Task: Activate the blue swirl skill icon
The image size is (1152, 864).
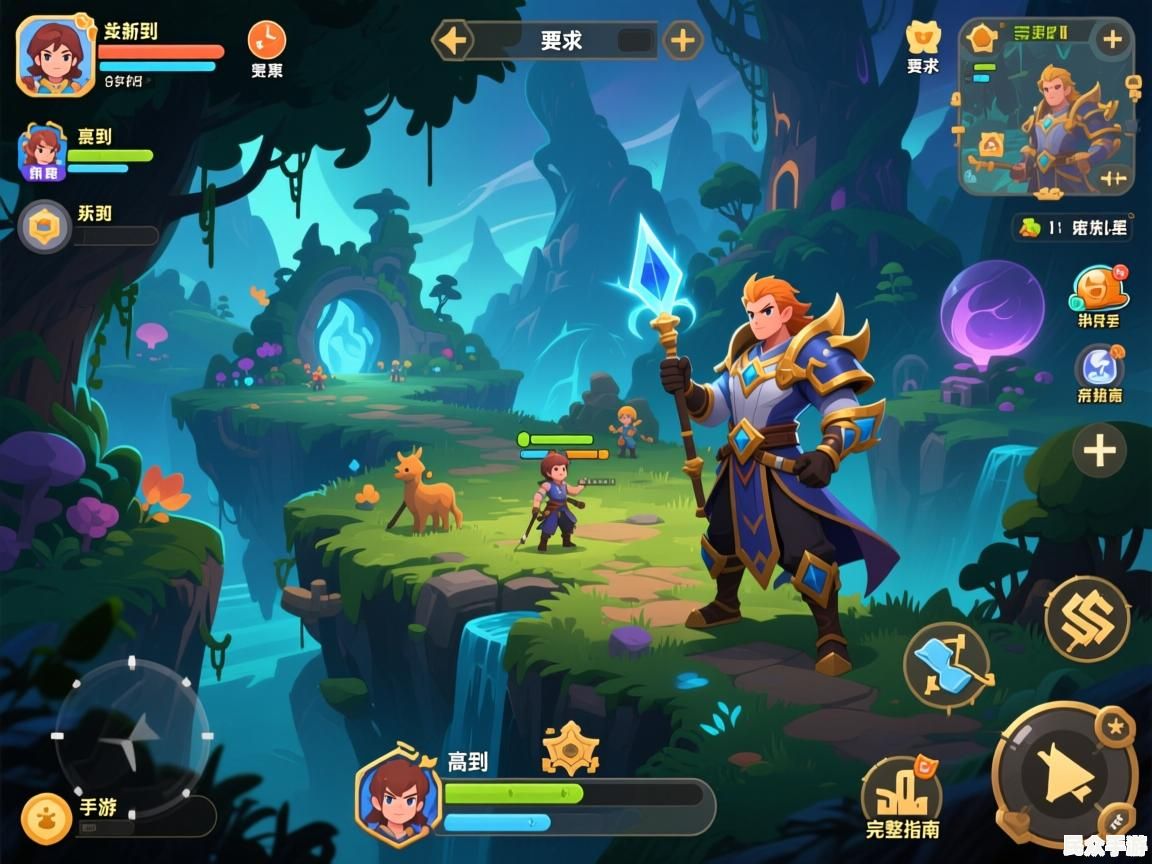Action: click(x=1099, y=366)
